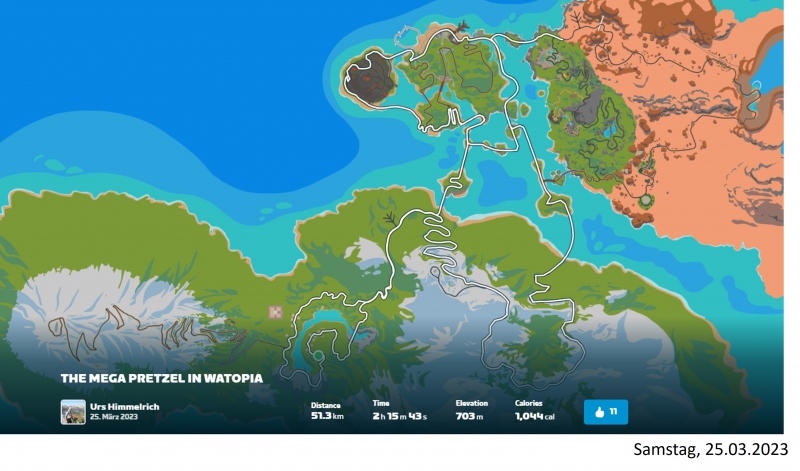Select the rider name Urs Himmelrich
This screenshot has height=471, width=800.
(x=125, y=406)
